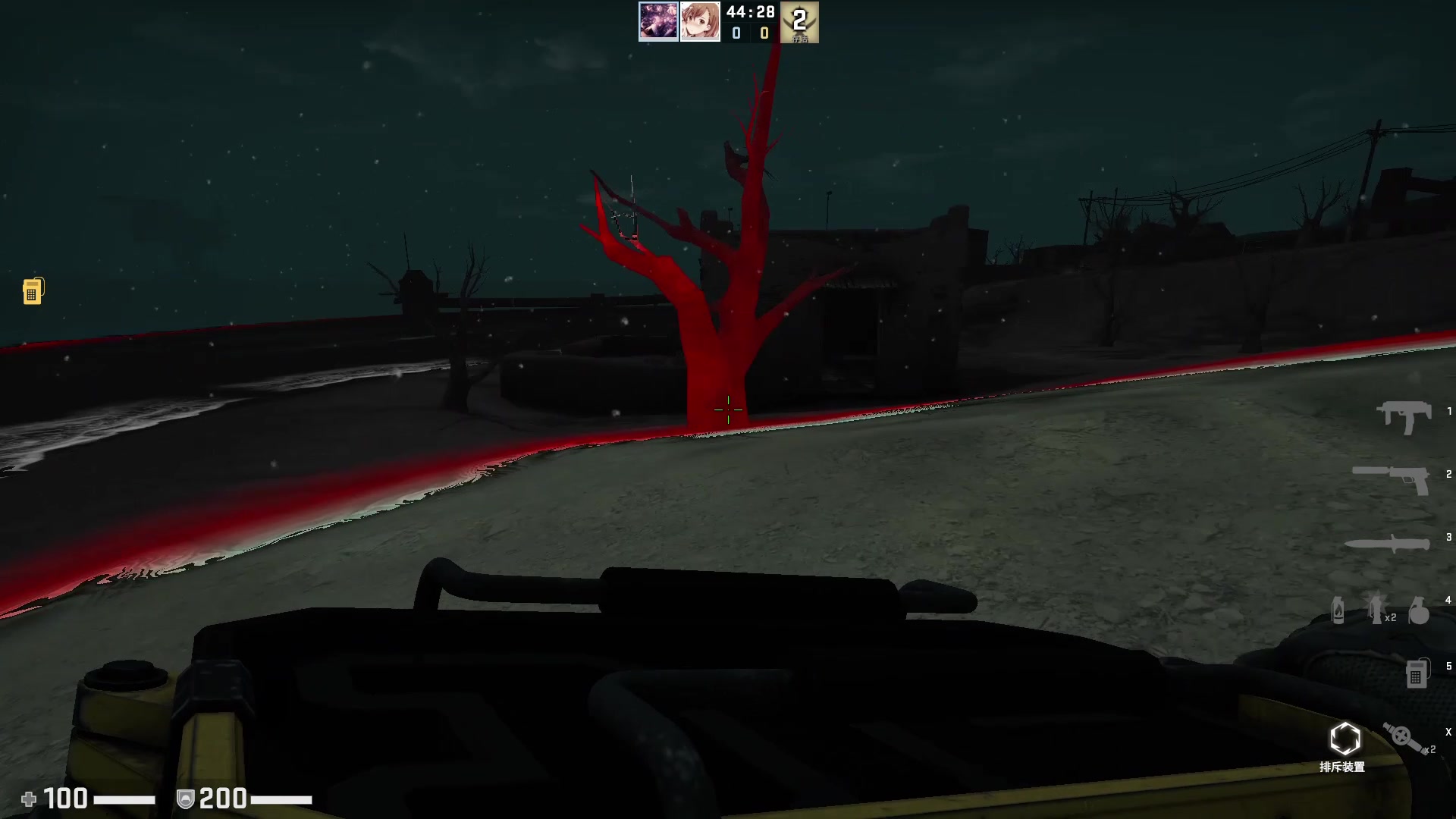
Task: Click the health cross icon near 100
Action: pyautogui.click(x=30, y=799)
